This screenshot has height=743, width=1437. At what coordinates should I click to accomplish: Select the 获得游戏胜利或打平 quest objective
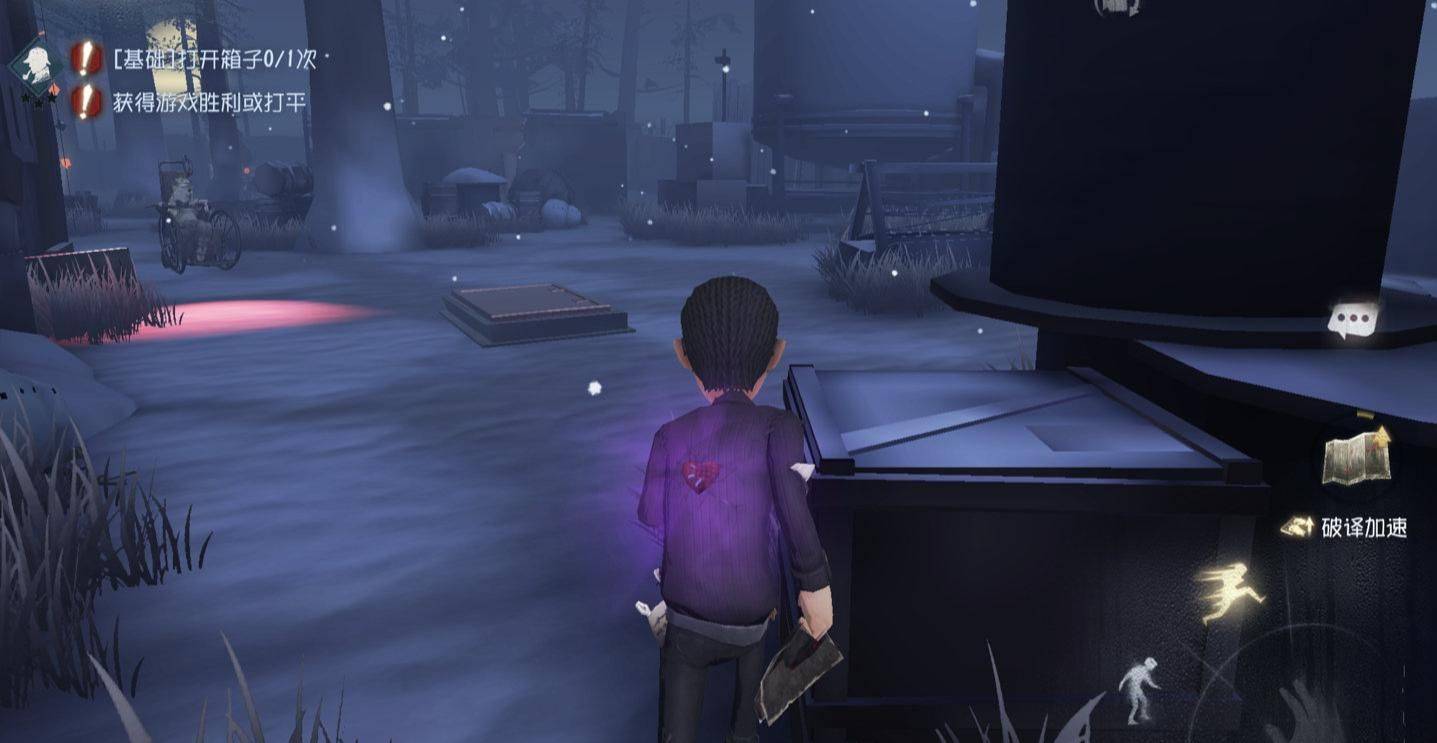pyautogui.click(x=208, y=101)
